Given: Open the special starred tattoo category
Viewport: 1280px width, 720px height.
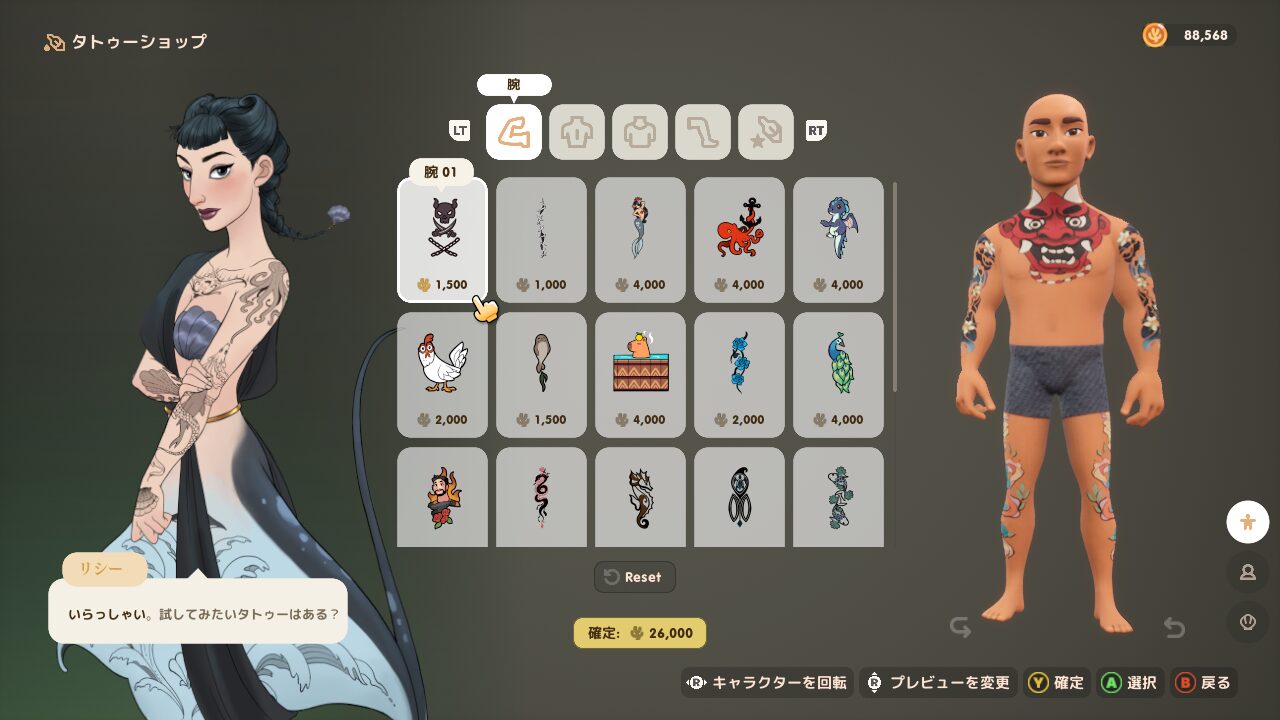Looking at the screenshot, I should [x=765, y=131].
